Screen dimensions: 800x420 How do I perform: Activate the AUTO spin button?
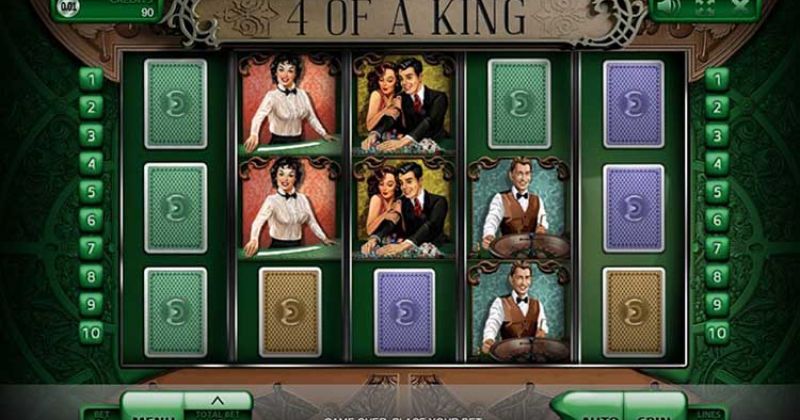598,410
